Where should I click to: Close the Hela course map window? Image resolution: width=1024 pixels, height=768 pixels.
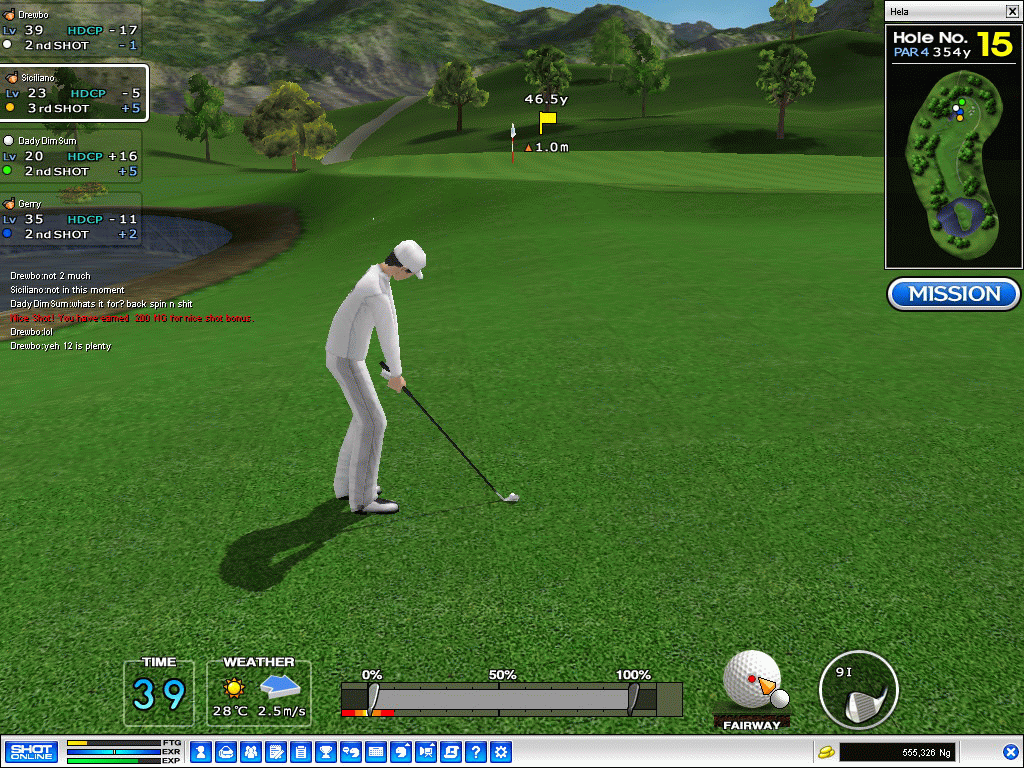coord(1012,11)
